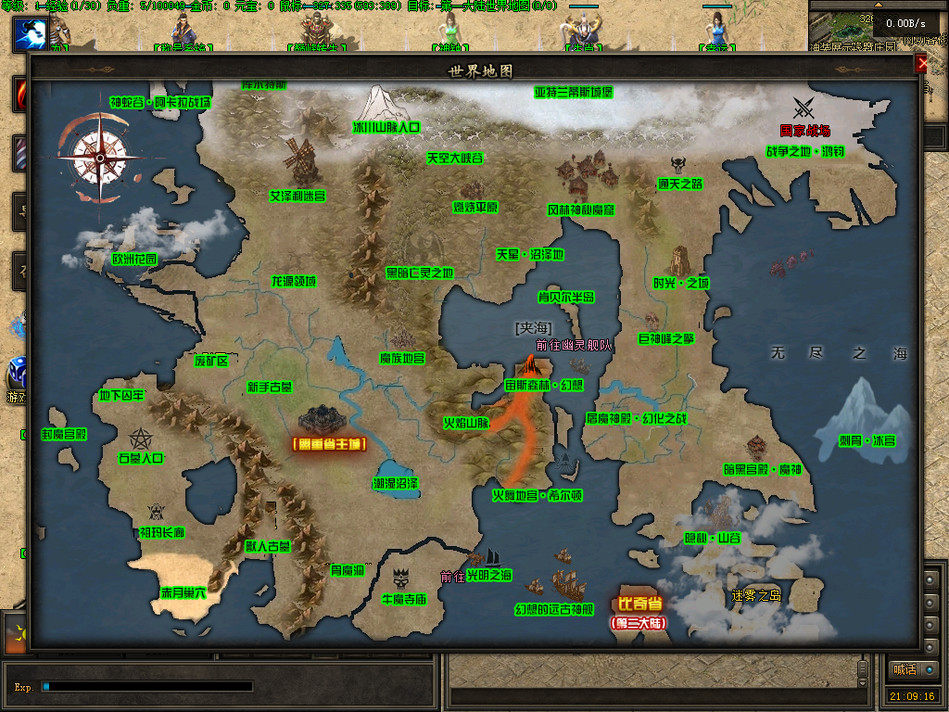Go to 龙源领域 on the map

pyautogui.click(x=293, y=282)
